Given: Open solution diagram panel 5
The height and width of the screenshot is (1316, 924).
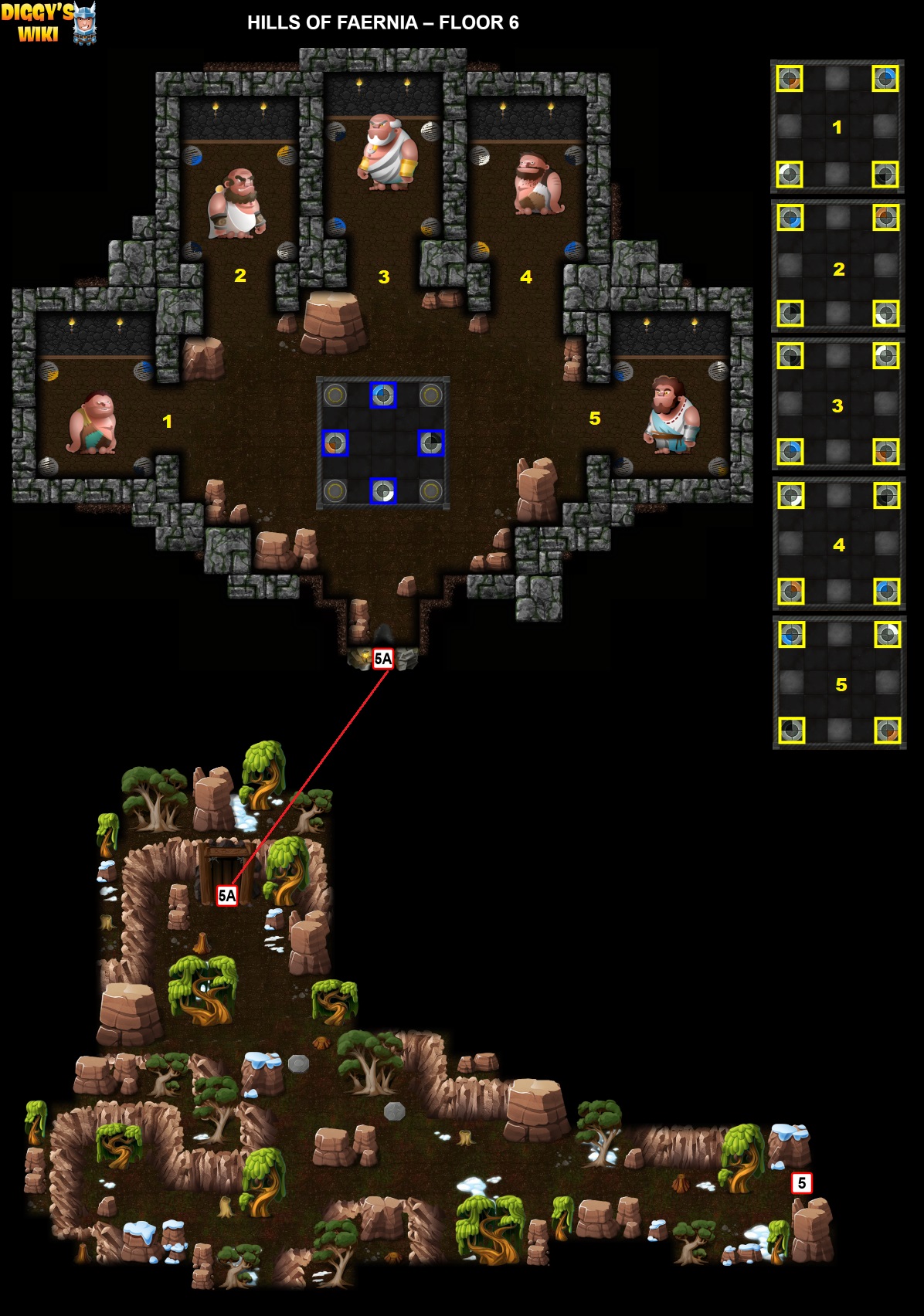Looking at the screenshot, I should [x=840, y=683].
